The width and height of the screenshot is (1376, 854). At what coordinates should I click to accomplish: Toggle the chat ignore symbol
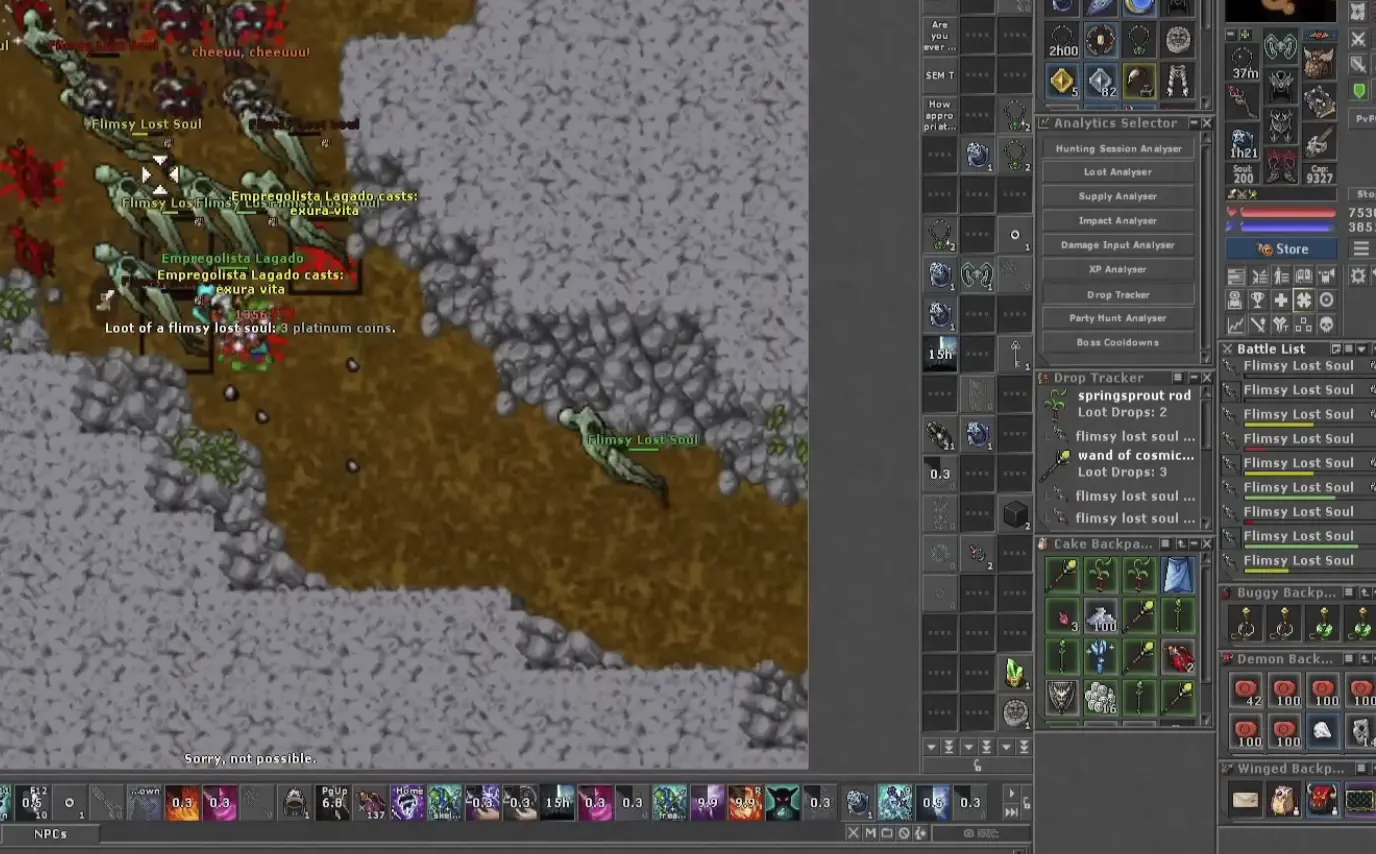tap(905, 832)
